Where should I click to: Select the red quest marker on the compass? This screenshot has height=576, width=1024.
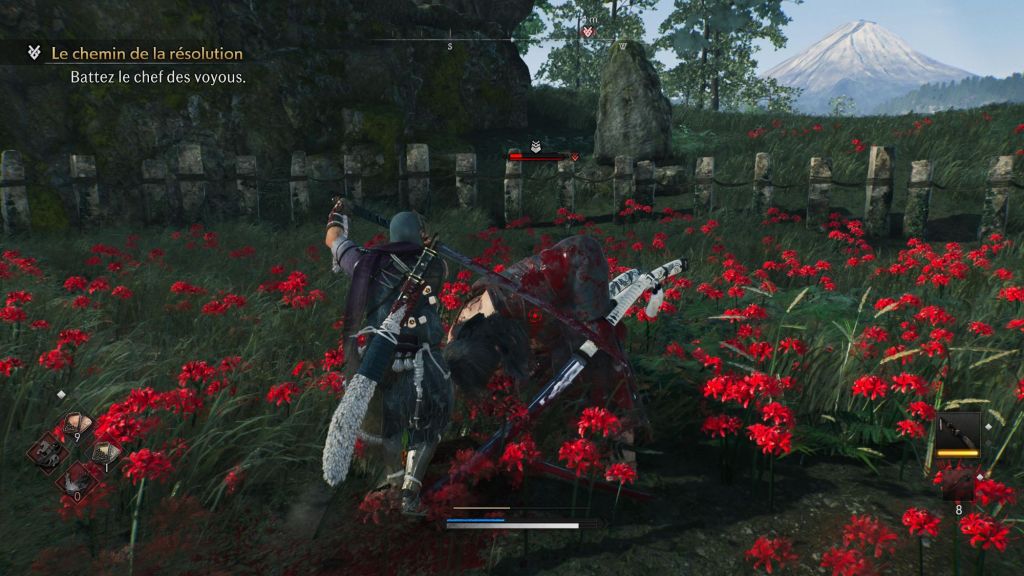click(588, 32)
